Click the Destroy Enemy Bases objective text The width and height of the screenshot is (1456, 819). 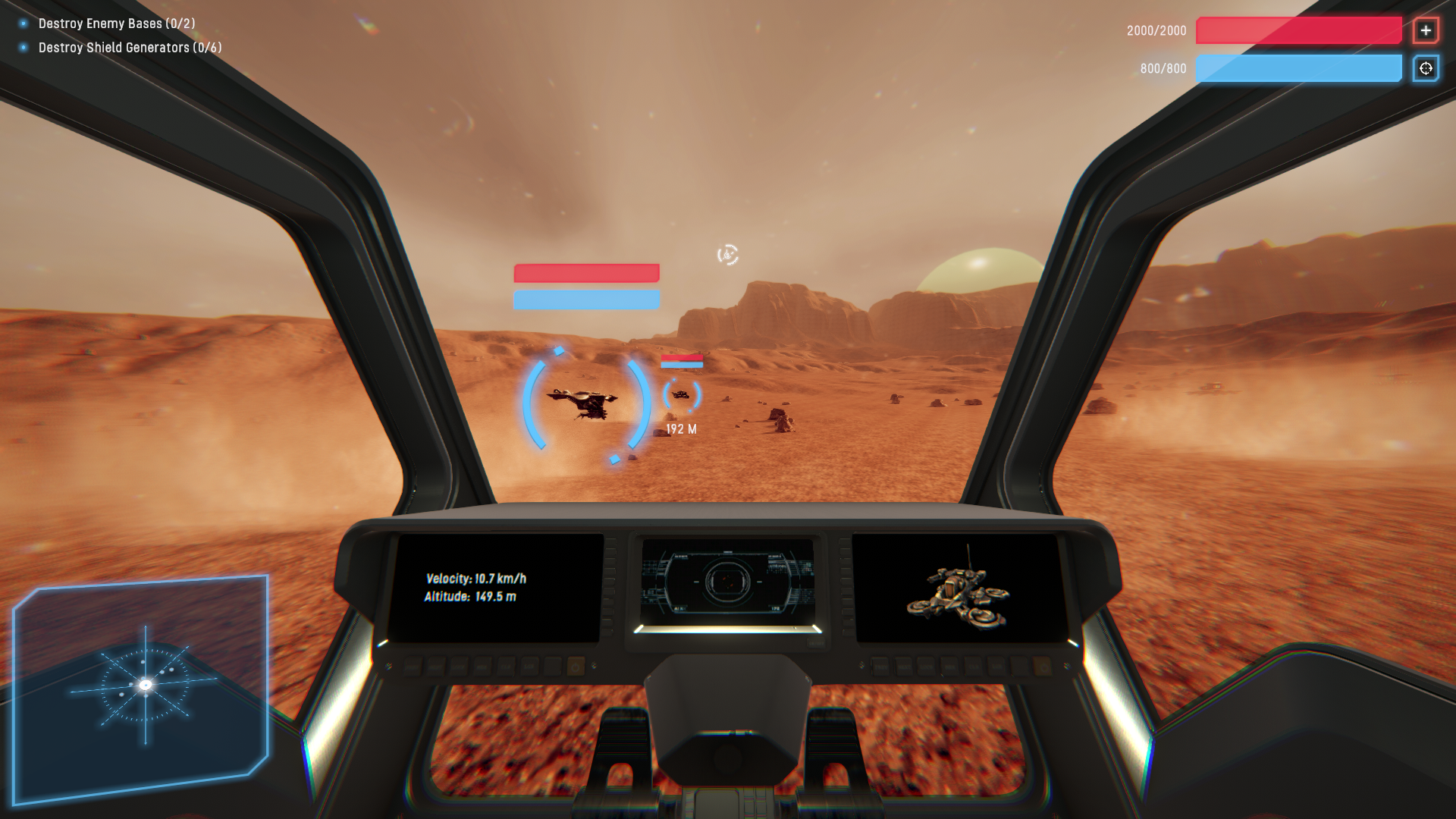[x=118, y=24]
